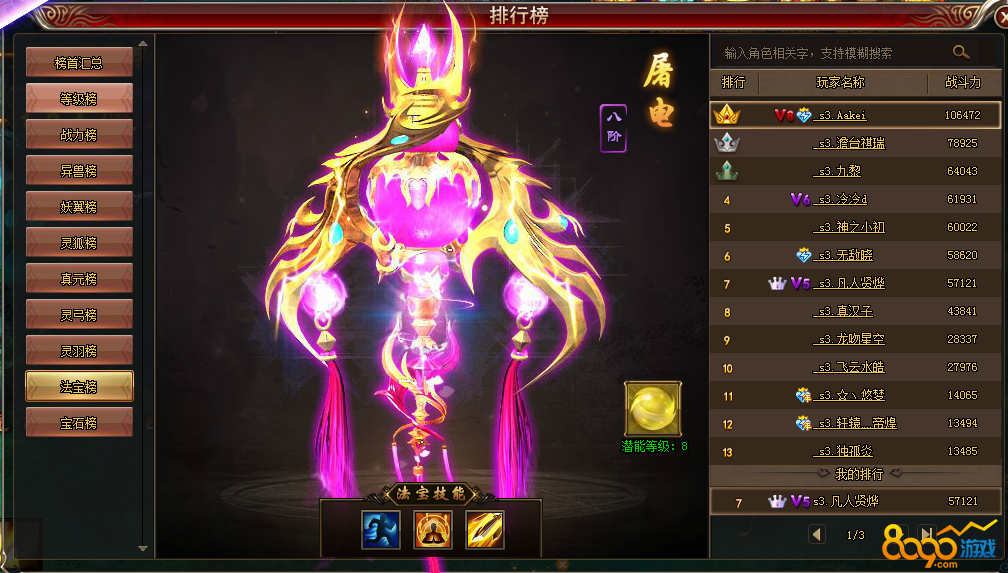Open the 榜首汇总 ranking summary tab
Screen dimensions: 1008x573
pyautogui.click(x=79, y=63)
